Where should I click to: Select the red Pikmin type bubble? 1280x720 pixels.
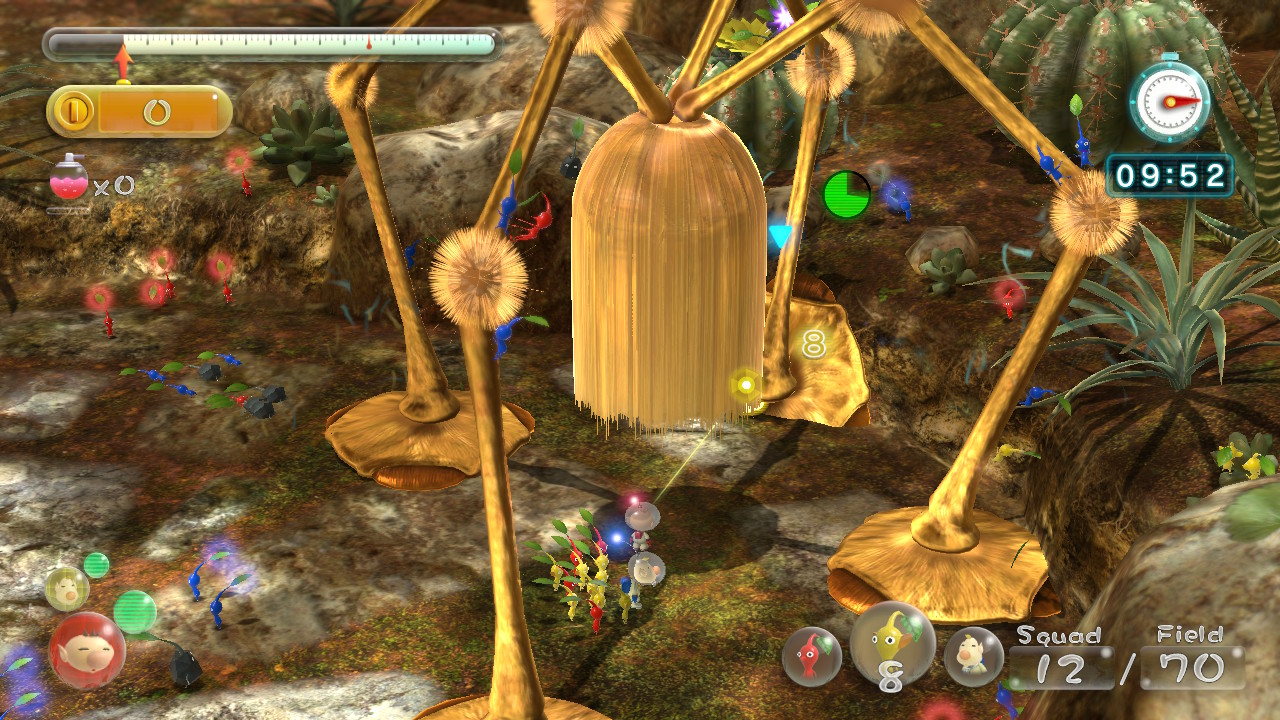pyautogui.click(x=811, y=656)
